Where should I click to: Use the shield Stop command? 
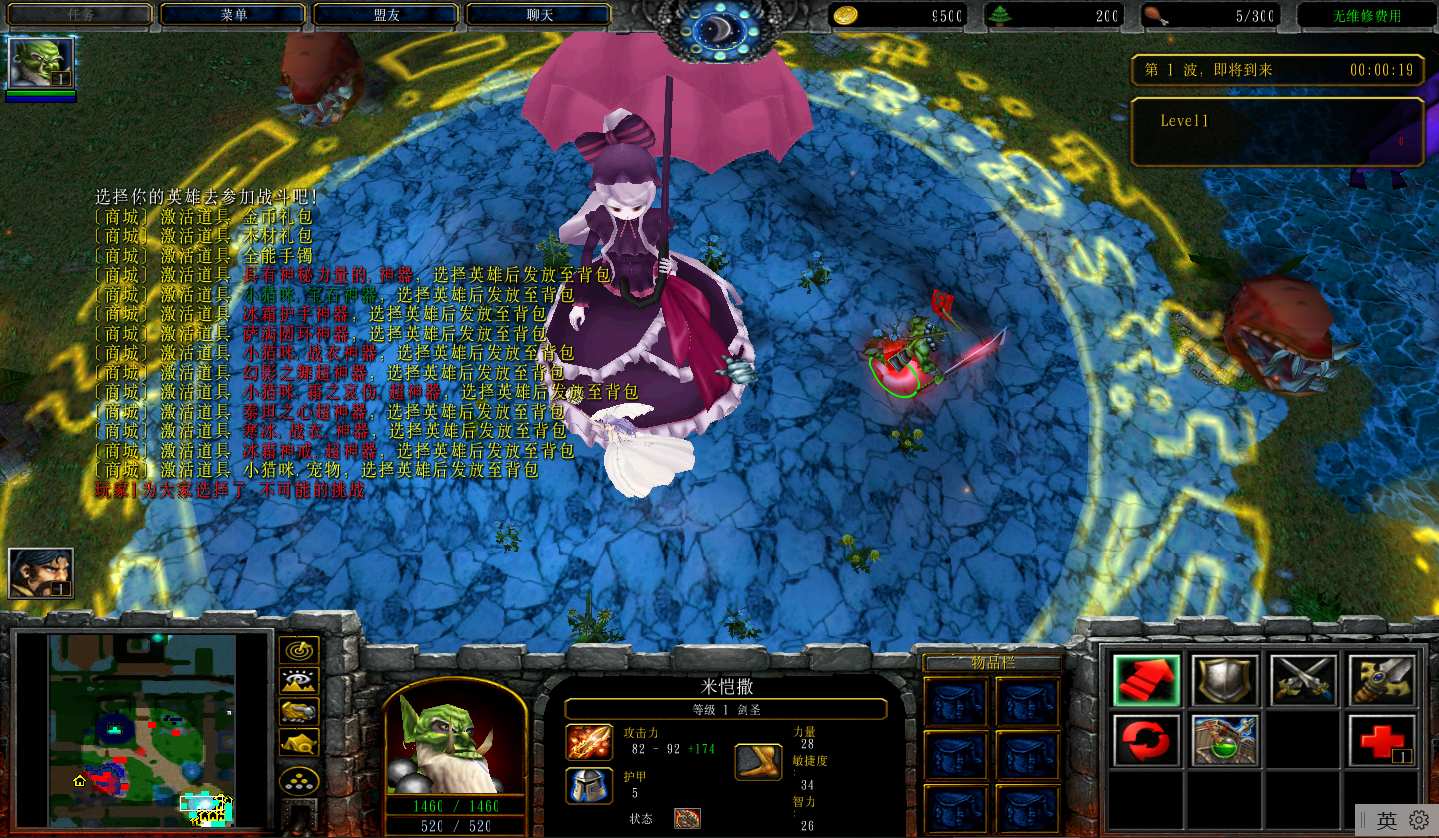(x=1225, y=681)
